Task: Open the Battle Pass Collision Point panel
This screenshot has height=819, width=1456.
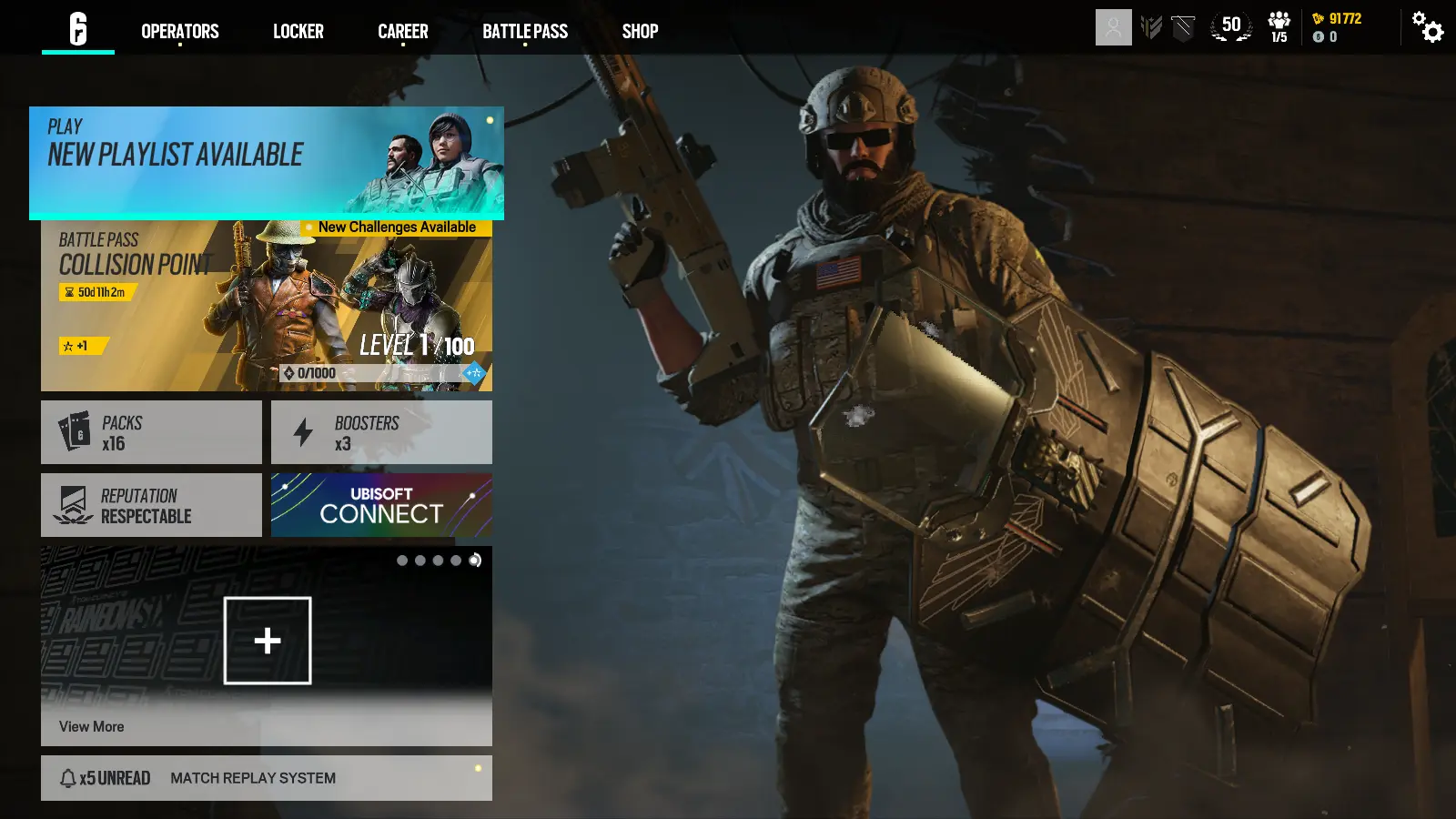Action: point(264,305)
